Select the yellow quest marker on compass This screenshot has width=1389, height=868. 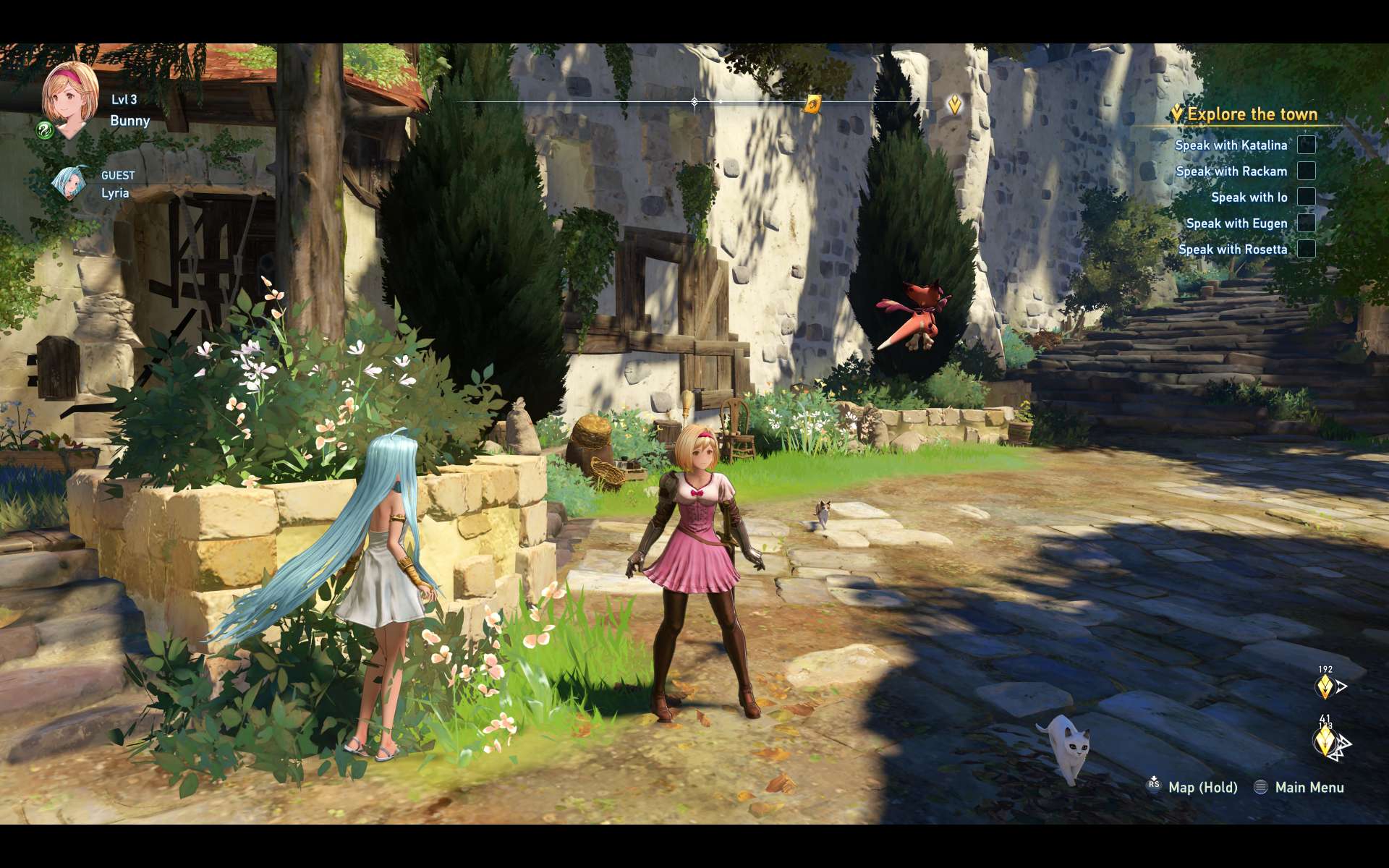[955, 105]
